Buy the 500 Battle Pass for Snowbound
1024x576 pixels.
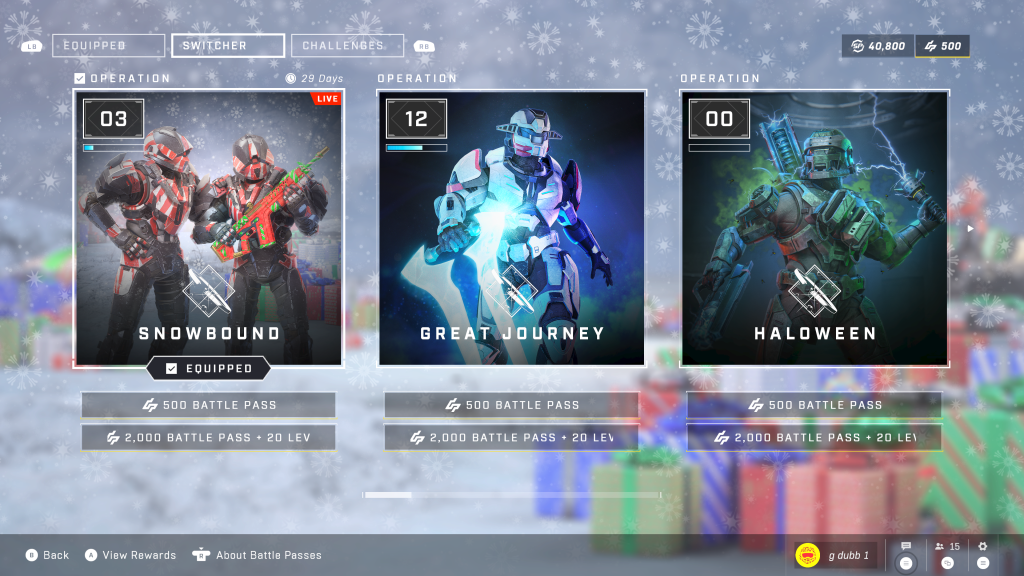(208, 405)
